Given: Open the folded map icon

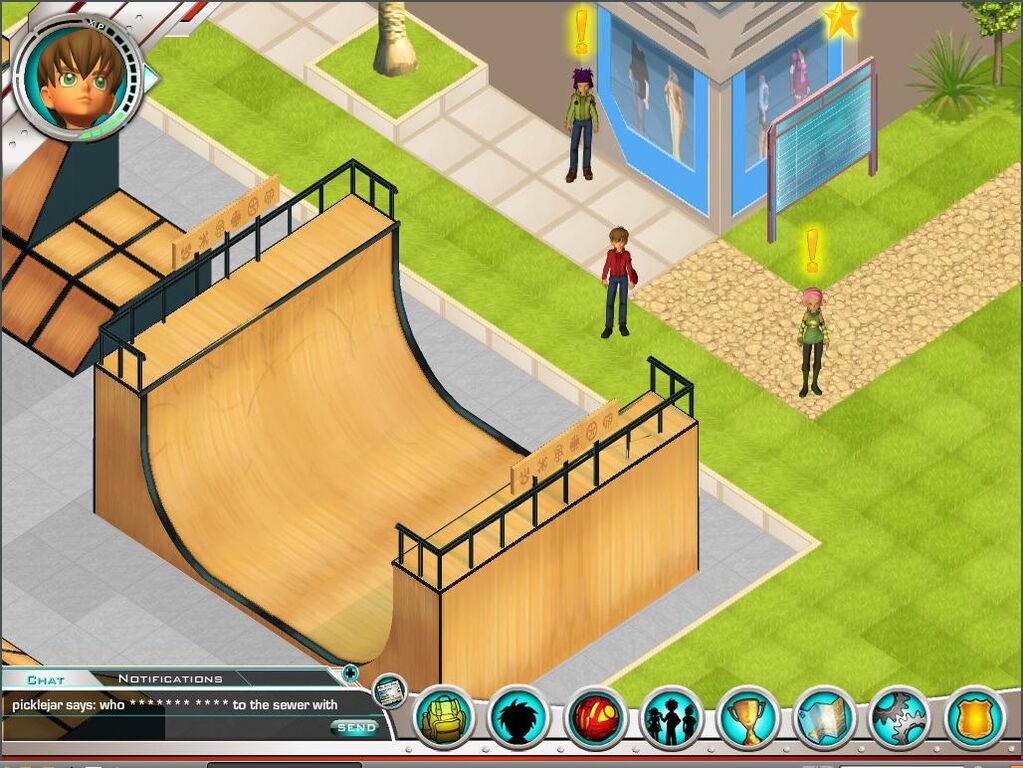Looking at the screenshot, I should (824, 717).
